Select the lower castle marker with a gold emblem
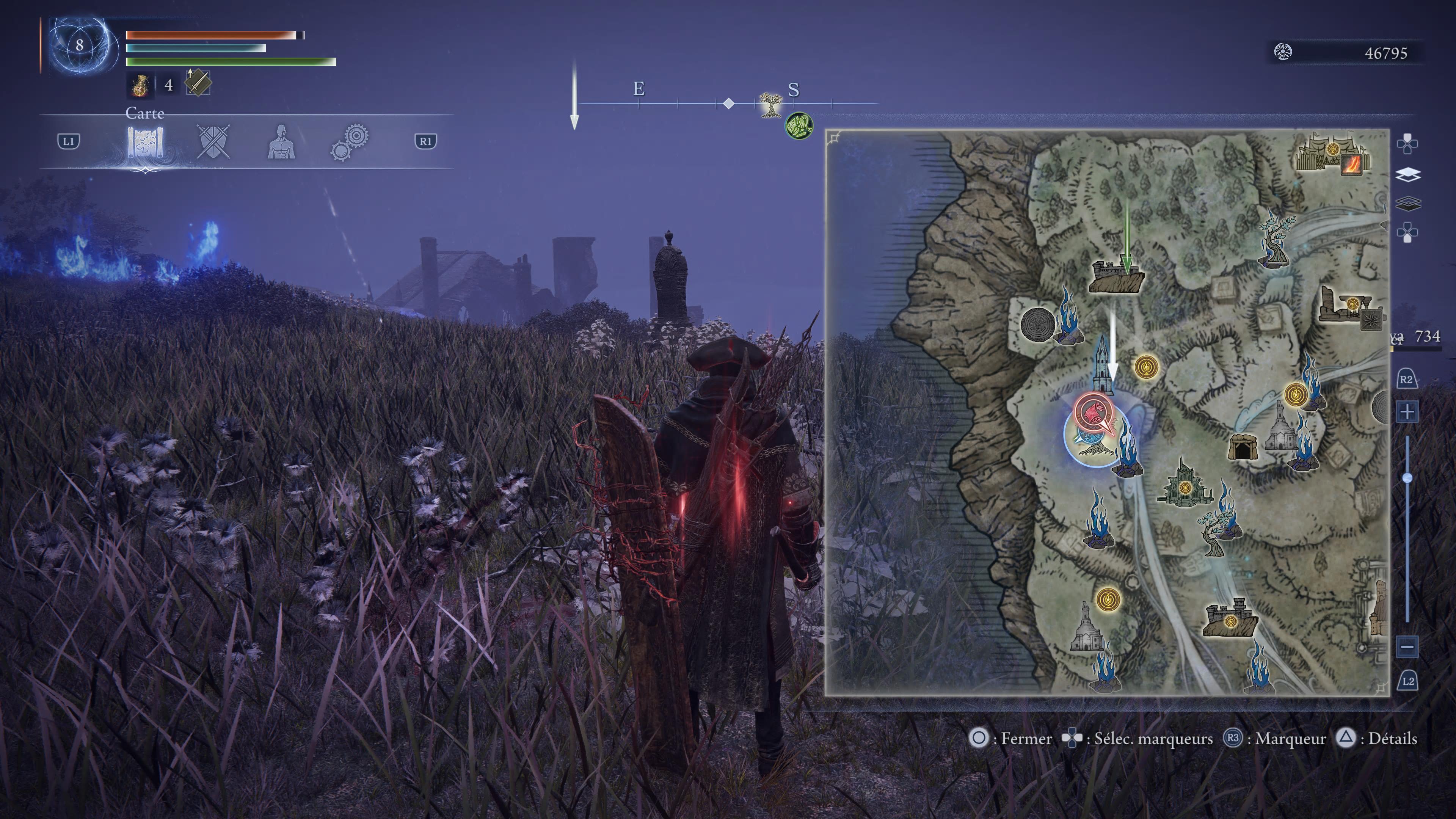 coord(1230,618)
